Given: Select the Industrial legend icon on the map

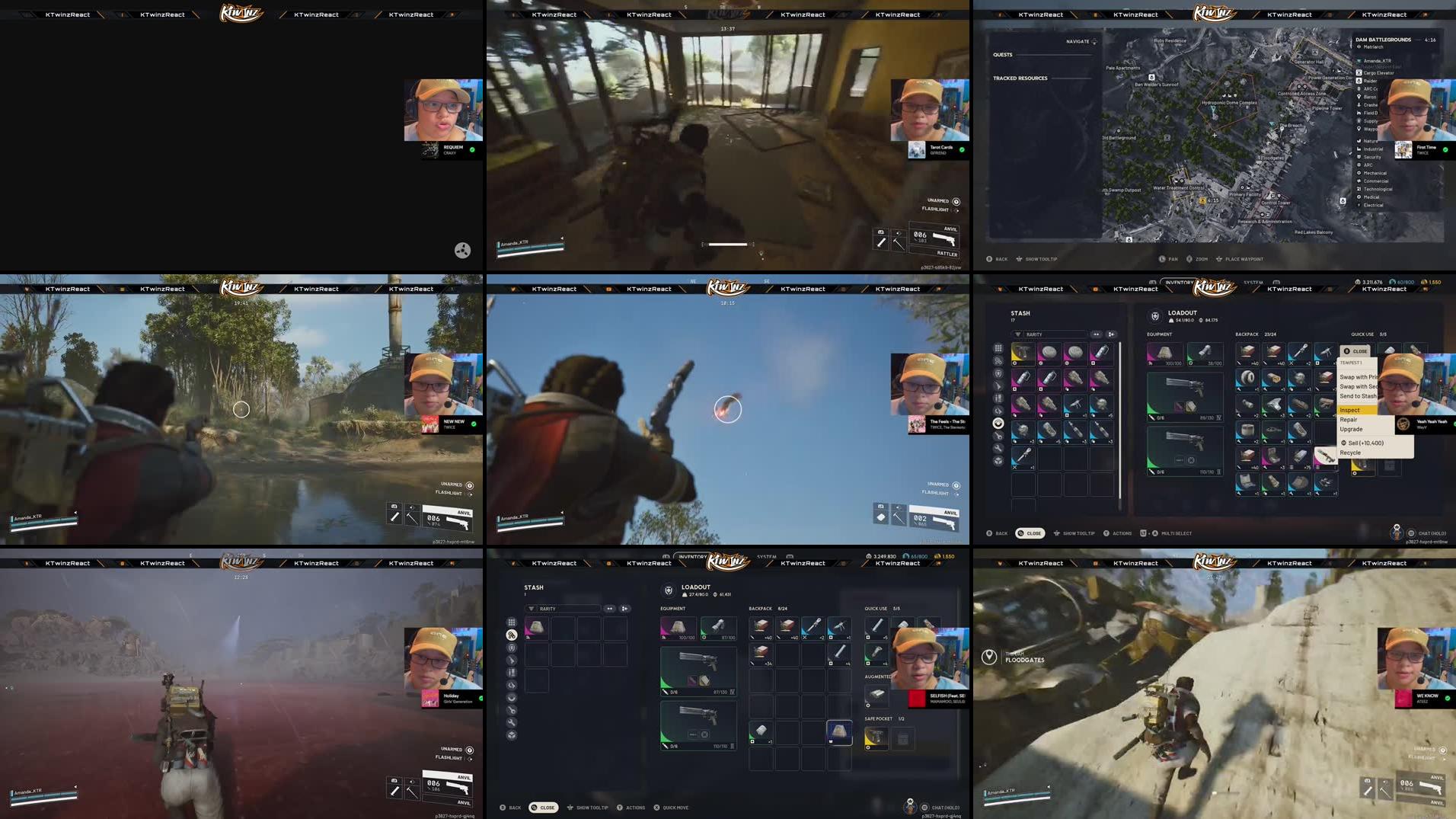Looking at the screenshot, I should tap(1359, 148).
